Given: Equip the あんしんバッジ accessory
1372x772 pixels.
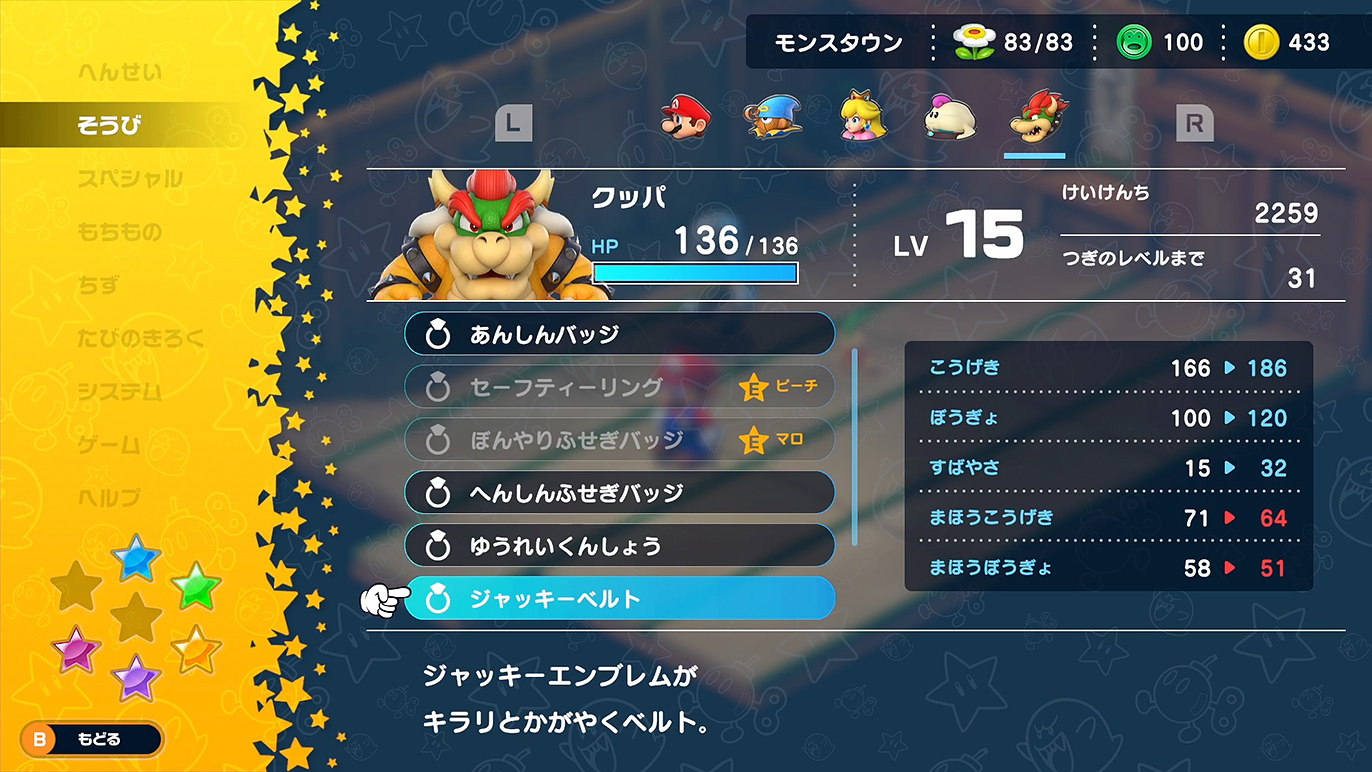Looking at the screenshot, I should pyautogui.click(x=619, y=334).
